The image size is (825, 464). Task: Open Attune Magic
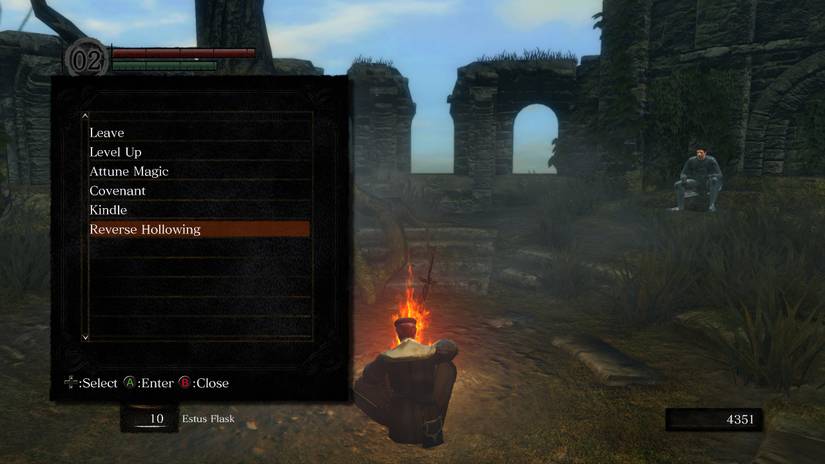pos(129,172)
